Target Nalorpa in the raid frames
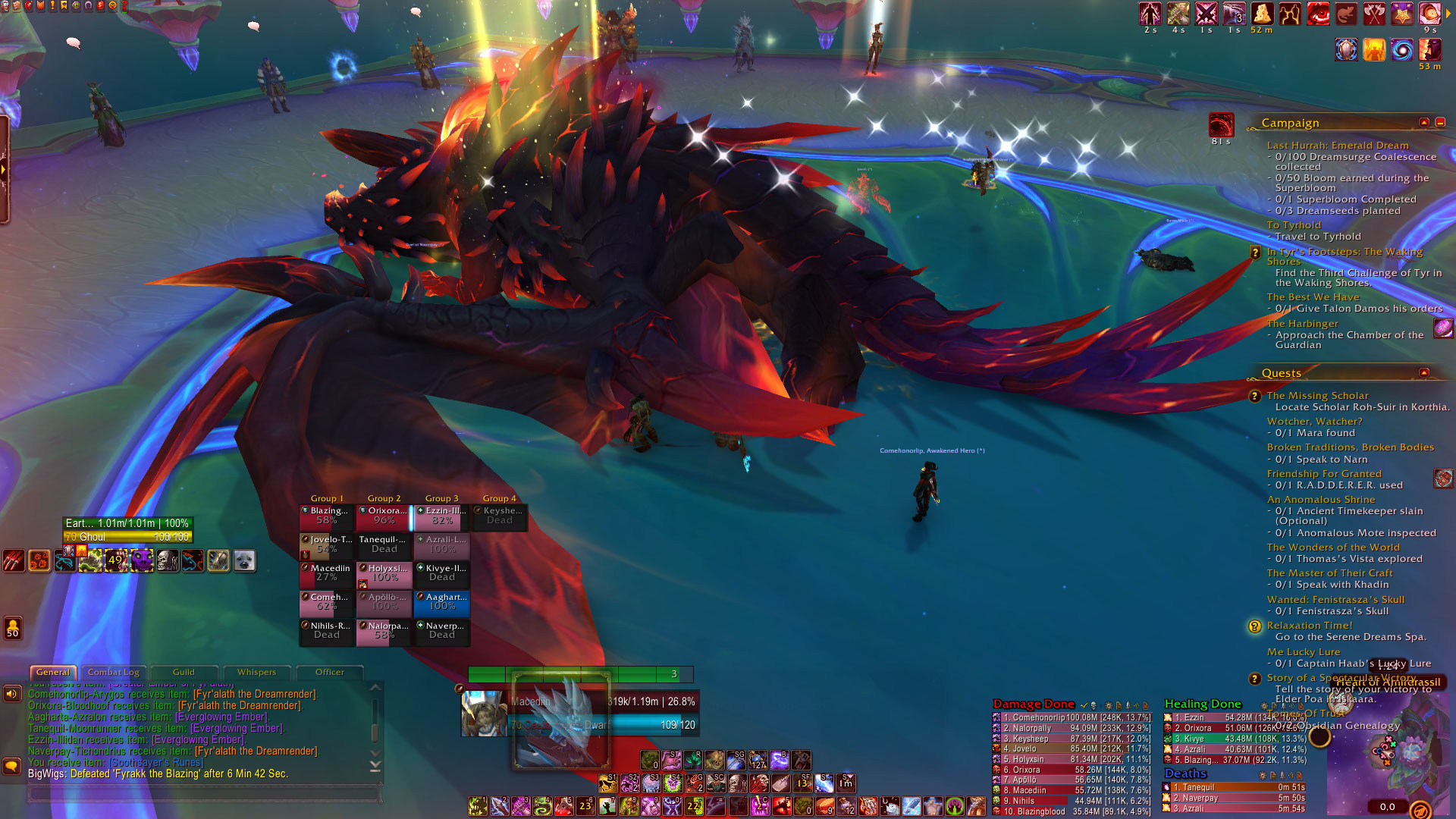The height and width of the screenshot is (819, 1456). click(384, 631)
